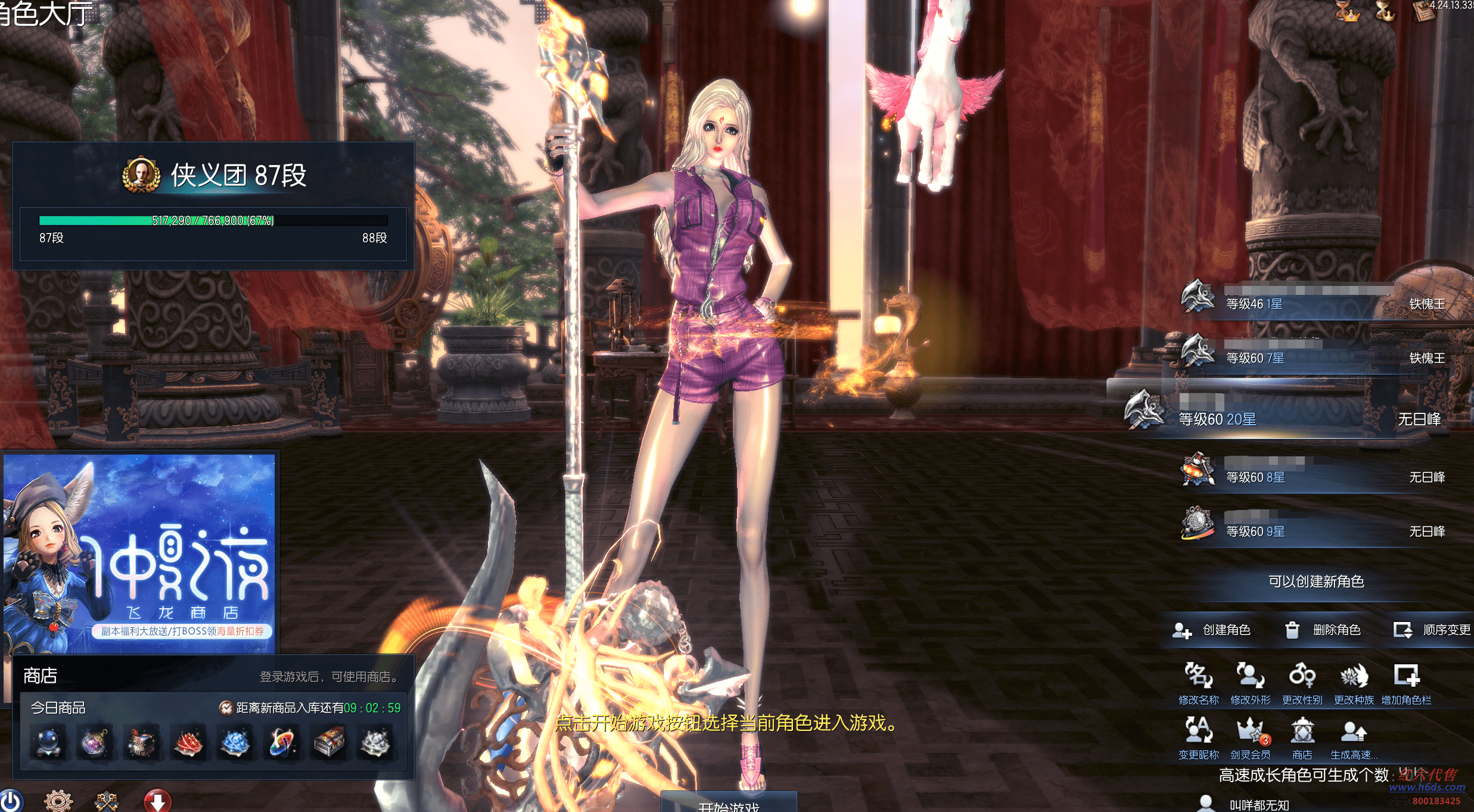Screen dimensions: 1474x812
Task: Choose 更改性别 gender change icon
Action: [x=1302, y=683]
